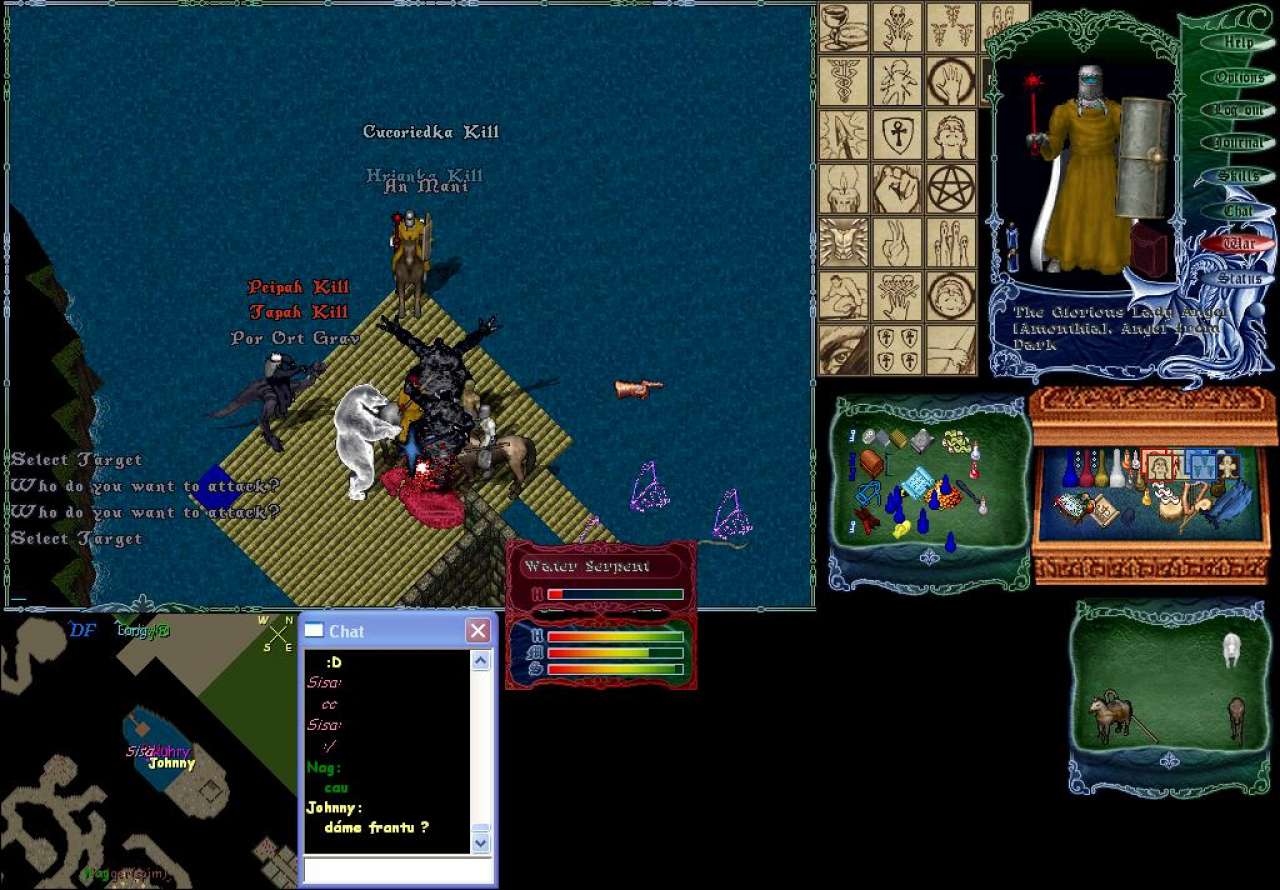Use the goblet and bread spell icon
Viewport: 1280px width, 890px height.
point(843,27)
